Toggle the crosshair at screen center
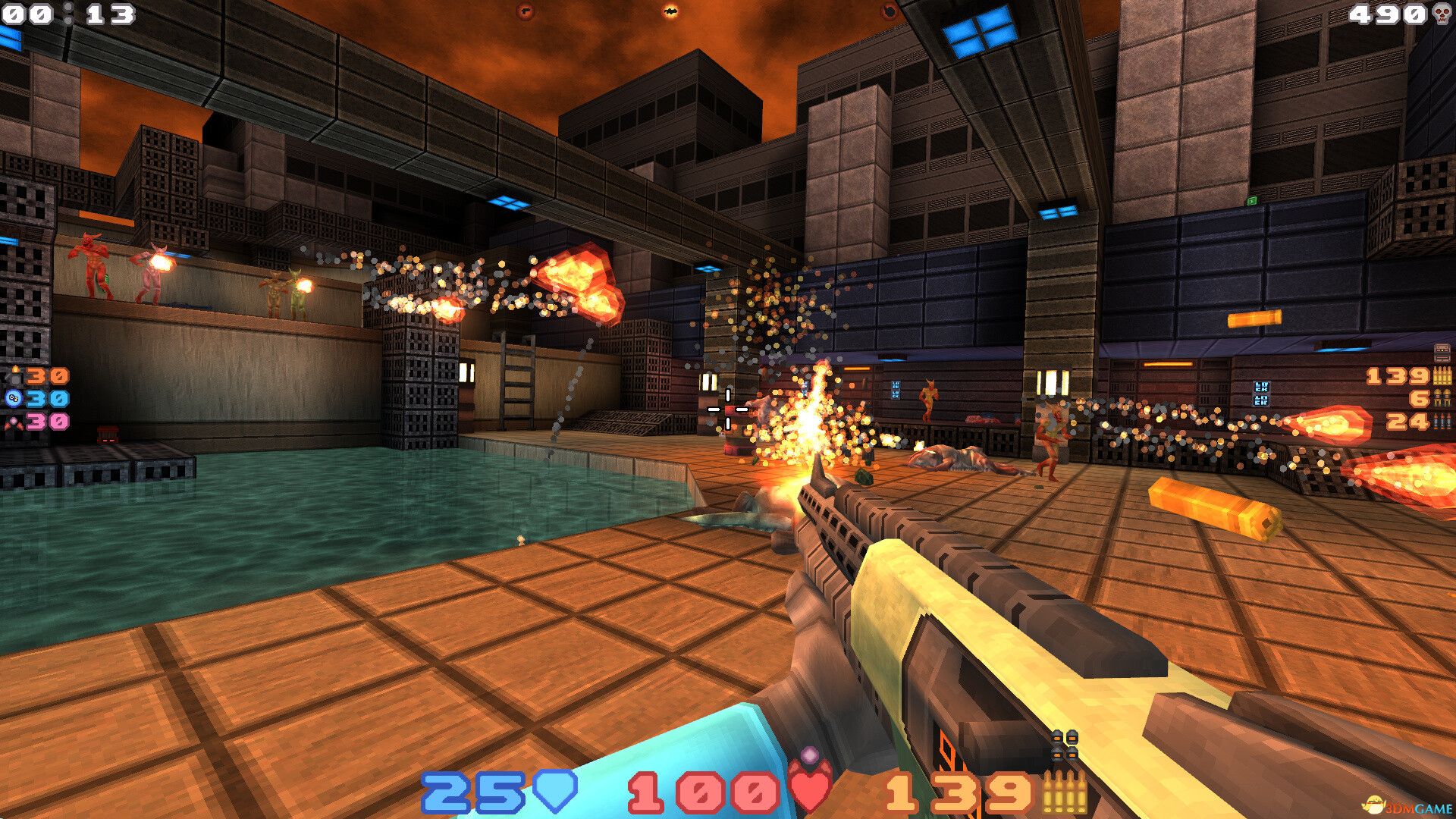The image size is (1456, 819). click(728, 409)
